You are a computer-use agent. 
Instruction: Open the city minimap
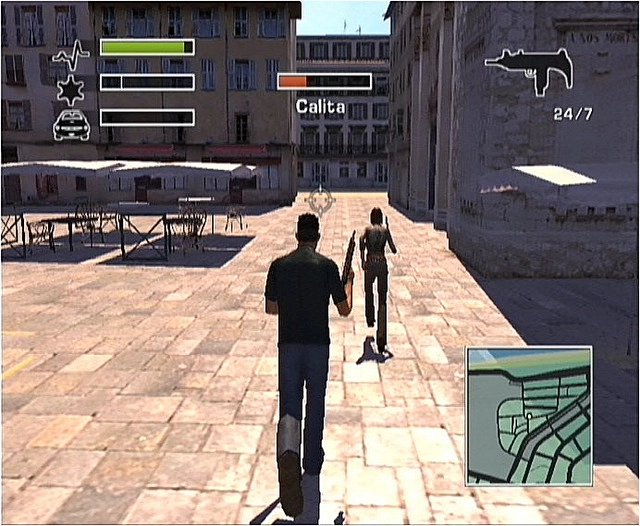coord(528,415)
